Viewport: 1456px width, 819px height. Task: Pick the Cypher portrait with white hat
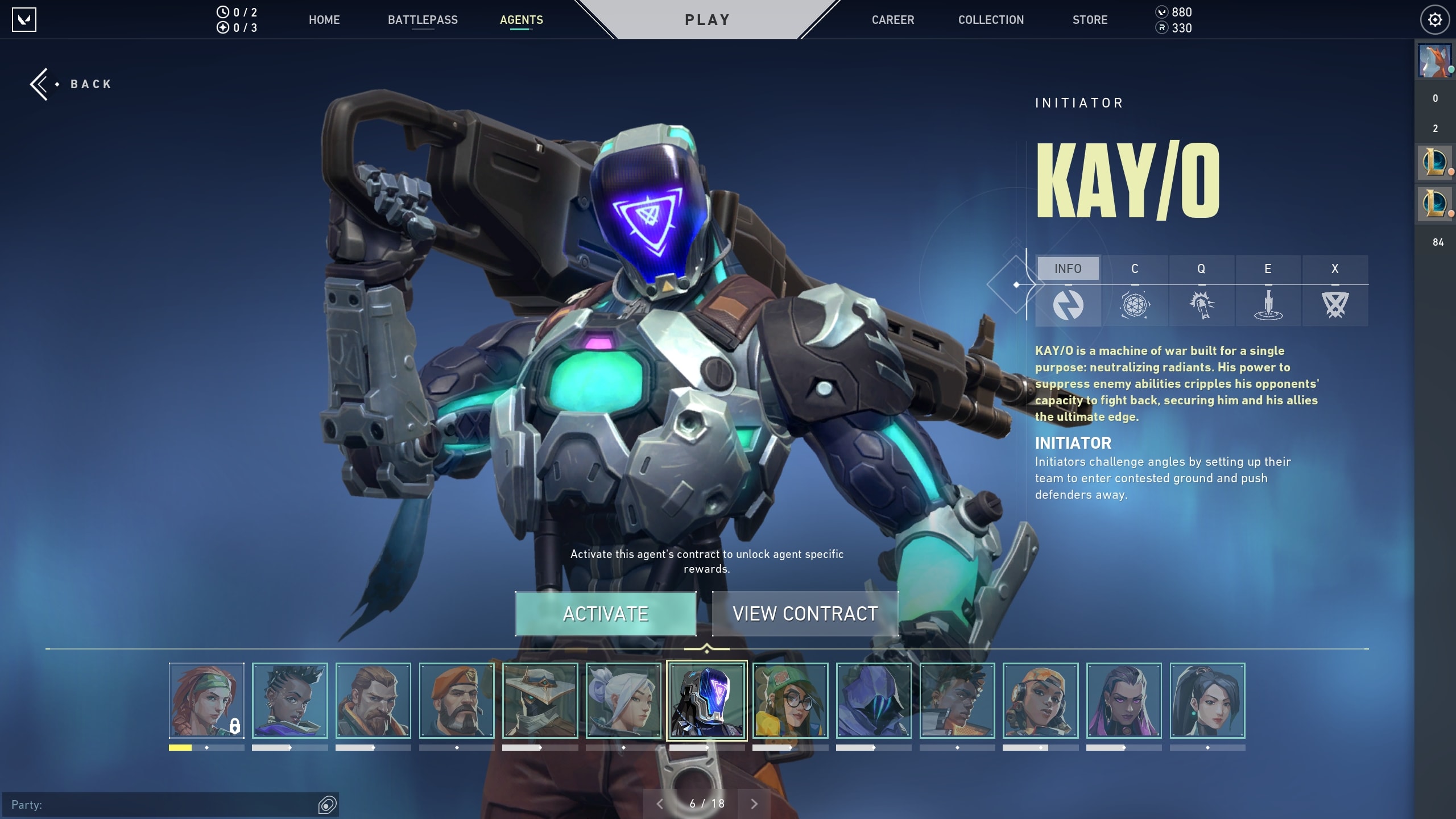[x=540, y=701]
